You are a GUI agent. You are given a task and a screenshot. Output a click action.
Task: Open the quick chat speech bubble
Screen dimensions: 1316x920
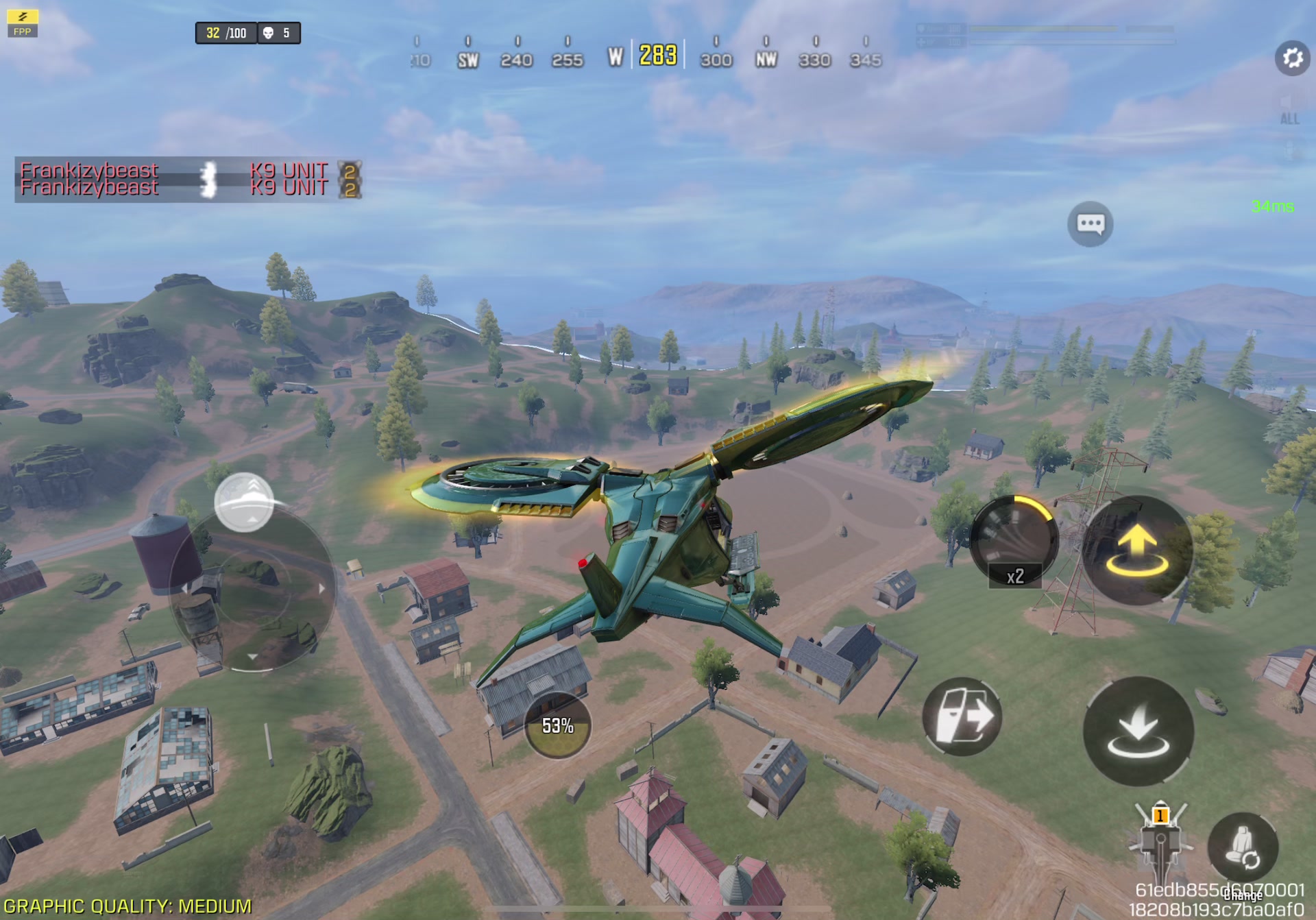click(1090, 224)
